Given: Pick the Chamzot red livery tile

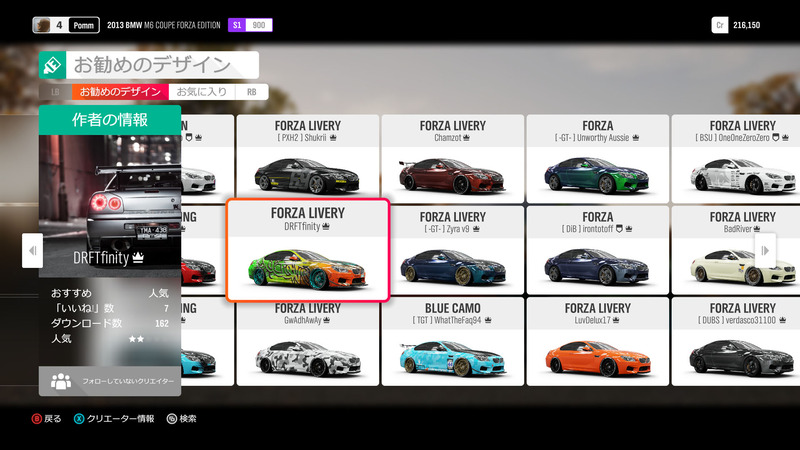Looking at the screenshot, I should (452, 157).
